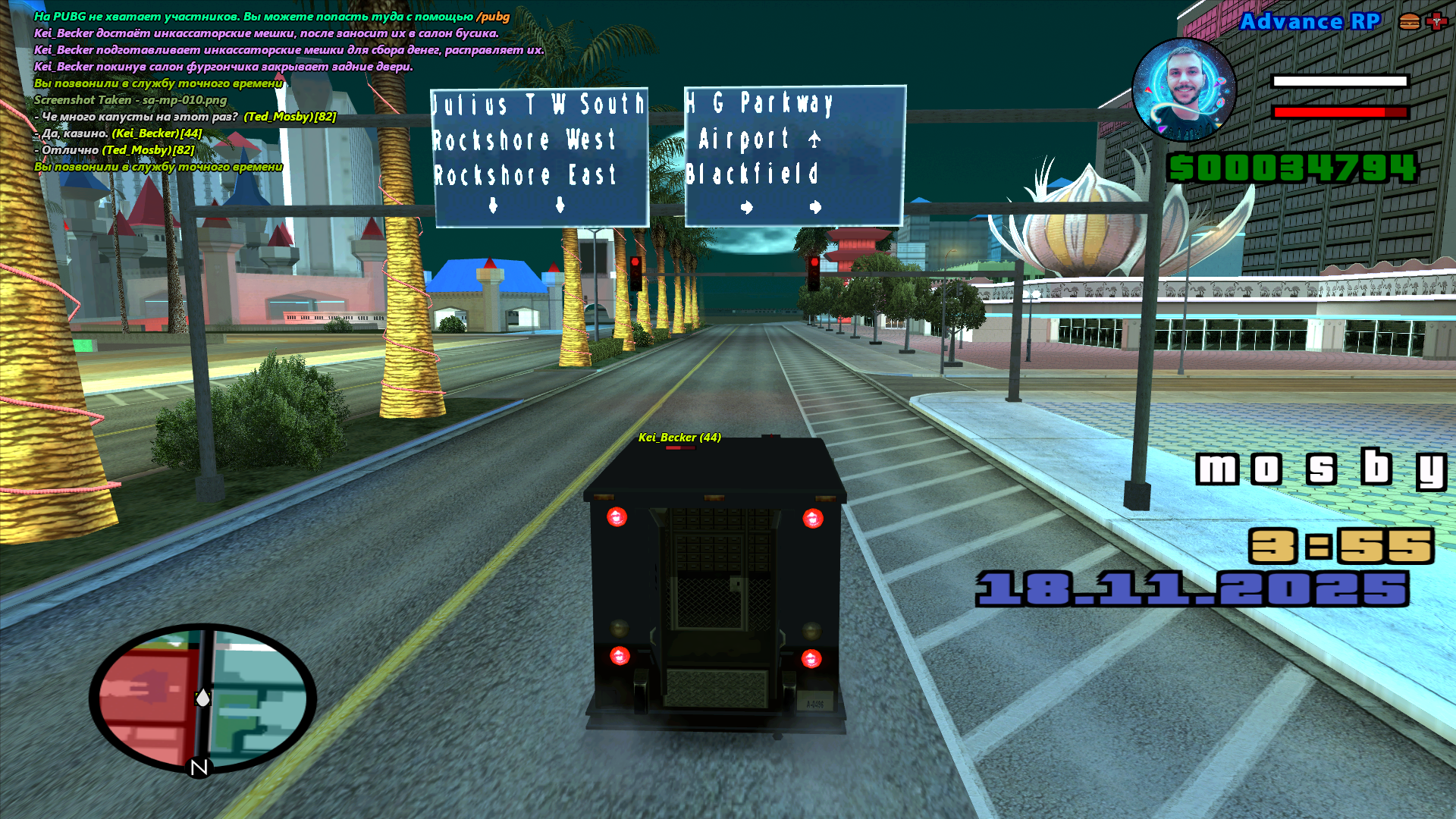Click the north marker on the radar
The image size is (1456, 819).
[x=199, y=768]
